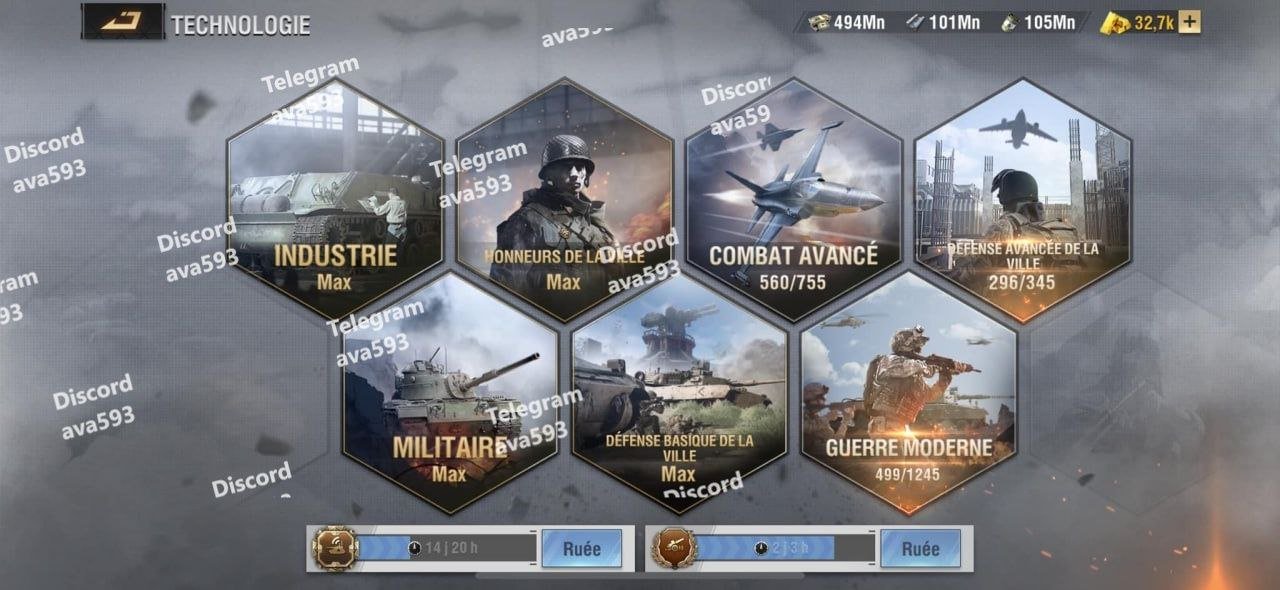Choose the Défense Avancée de la Ville tile
1280x590 pixels.
1023,200
